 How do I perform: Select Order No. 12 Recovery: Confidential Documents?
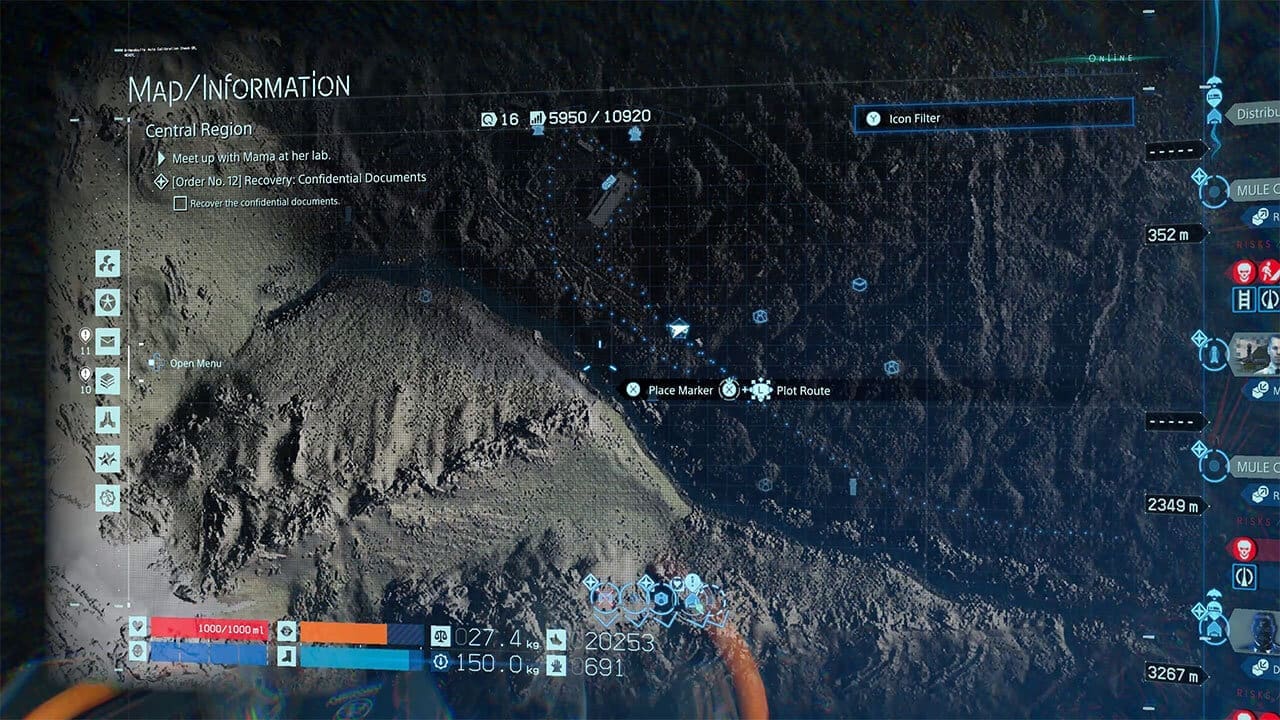pyautogui.click(x=299, y=178)
